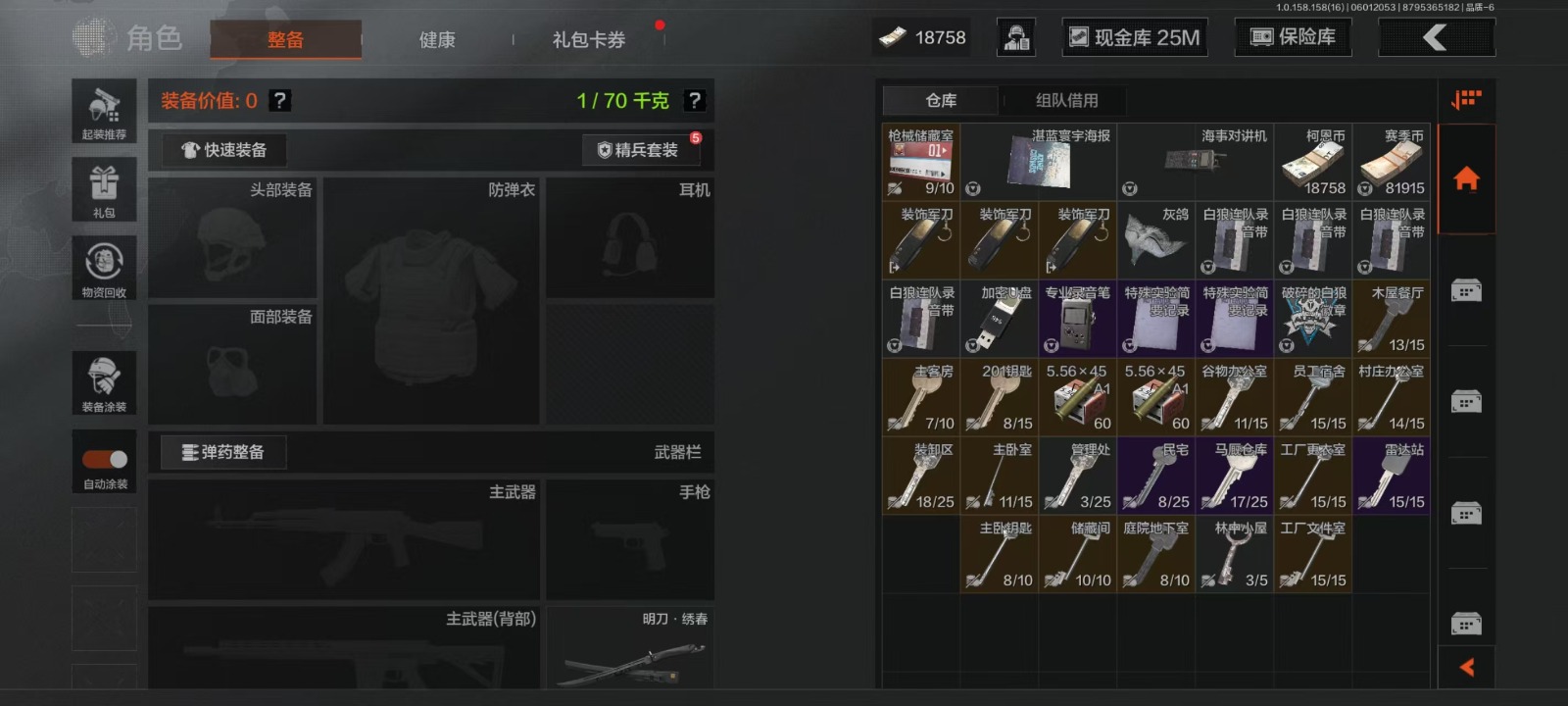Toggle the 自动涂装 switch
Image resolution: width=1568 pixels, height=706 pixels.
pyautogui.click(x=105, y=459)
